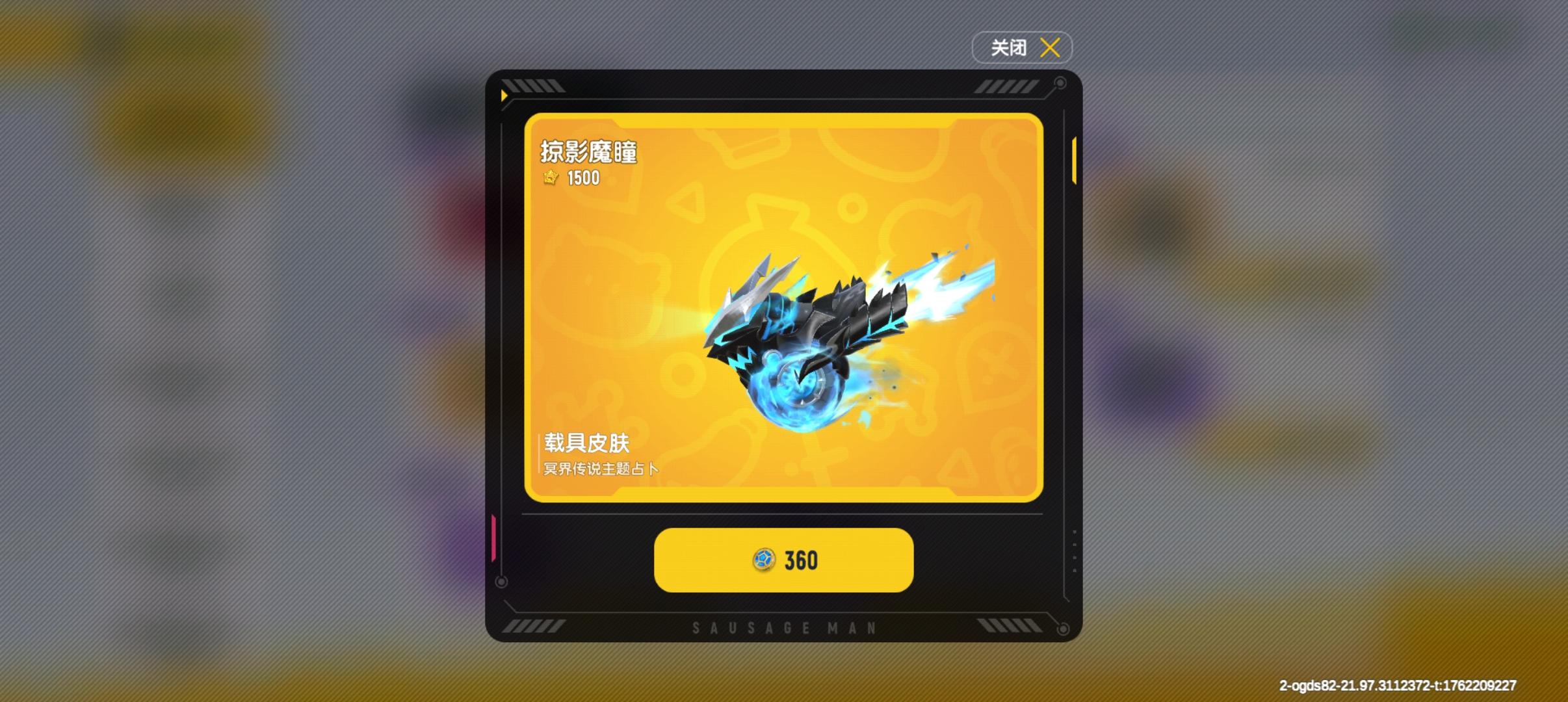This screenshot has width=1568, height=702.
Task: Select the item name 掠影魔瞳
Action: (x=589, y=151)
